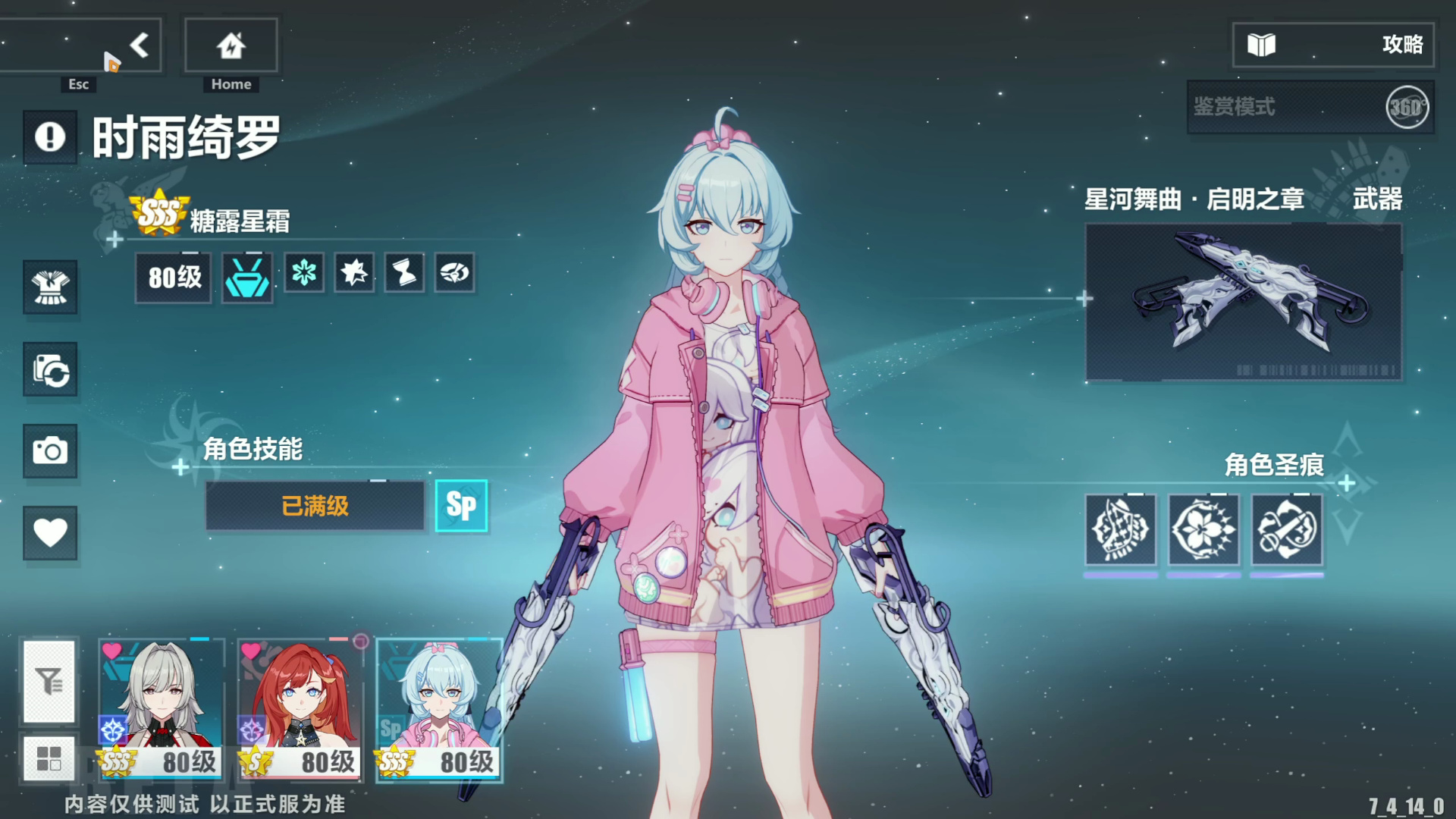Open the 攻略 guide book button
This screenshot has height=819, width=1456.
[x=1332, y=45]
